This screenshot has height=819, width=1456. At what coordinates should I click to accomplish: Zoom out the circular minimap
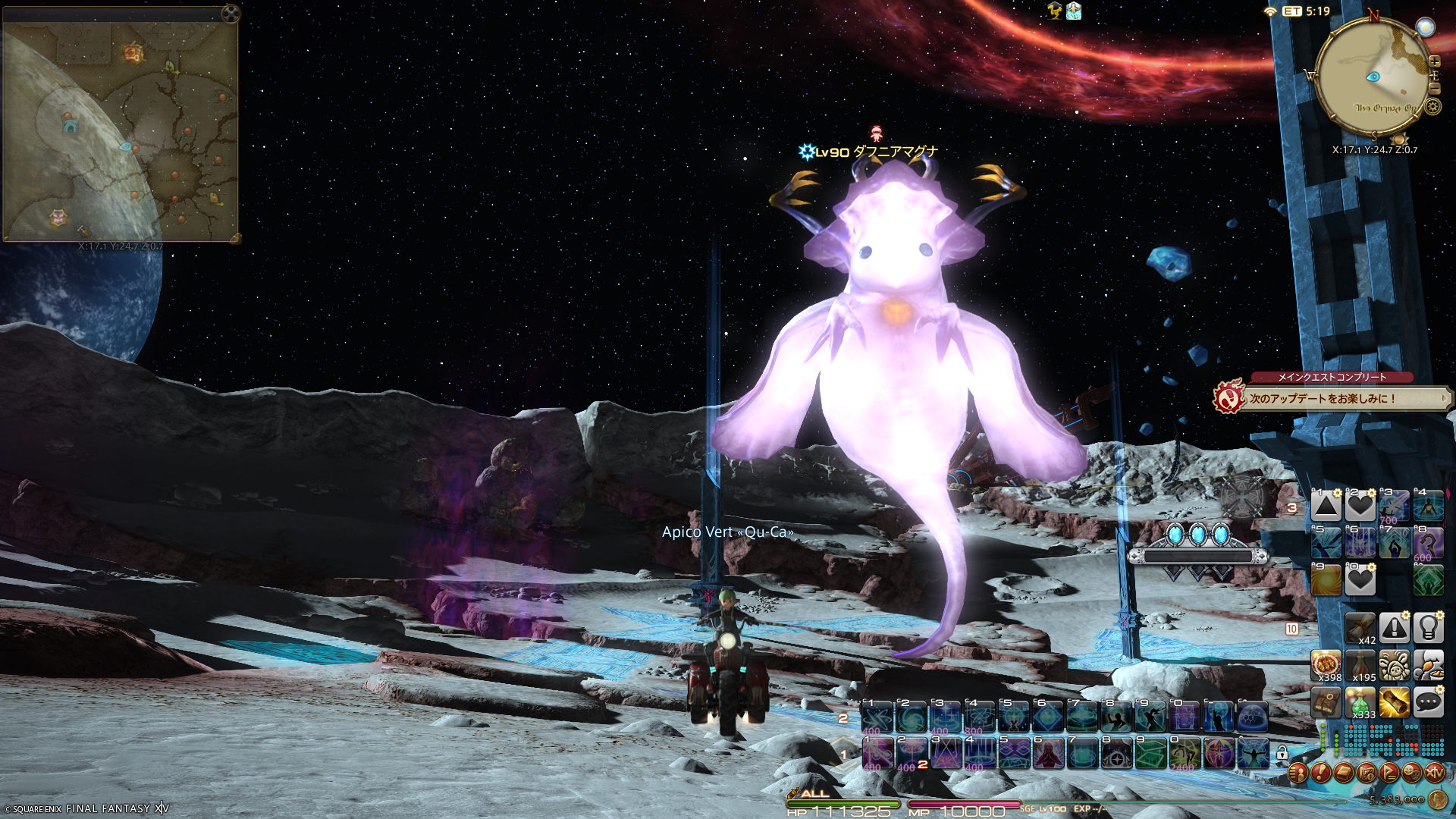click(1434, 88)
